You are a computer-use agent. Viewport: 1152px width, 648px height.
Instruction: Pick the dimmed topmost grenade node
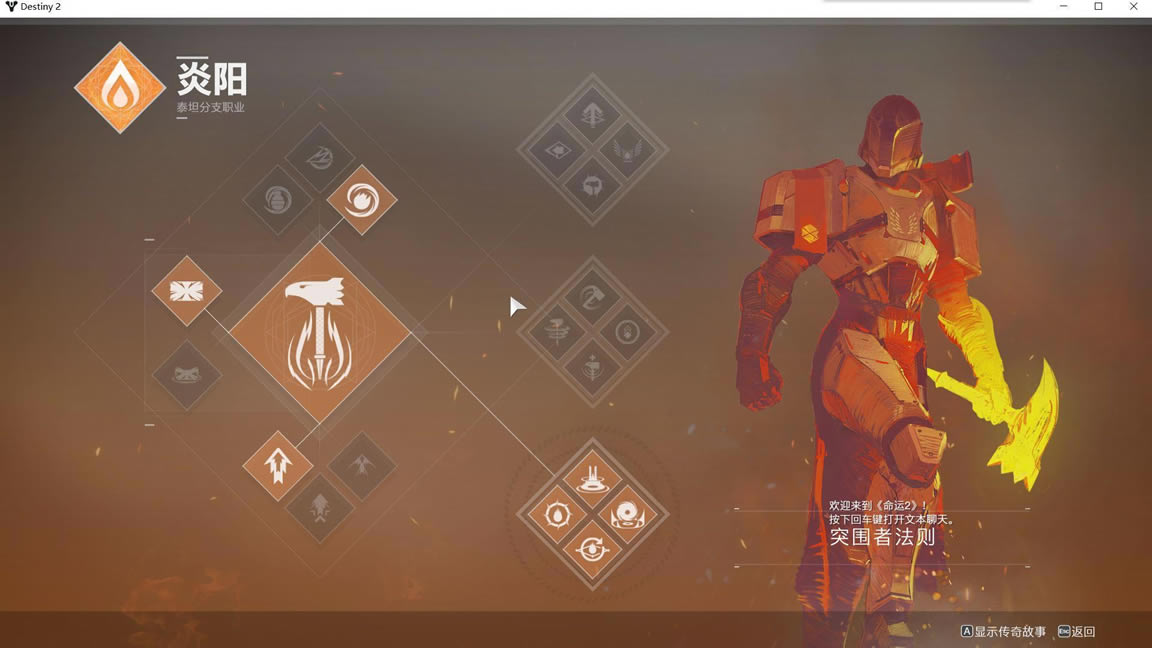[320, 158]
